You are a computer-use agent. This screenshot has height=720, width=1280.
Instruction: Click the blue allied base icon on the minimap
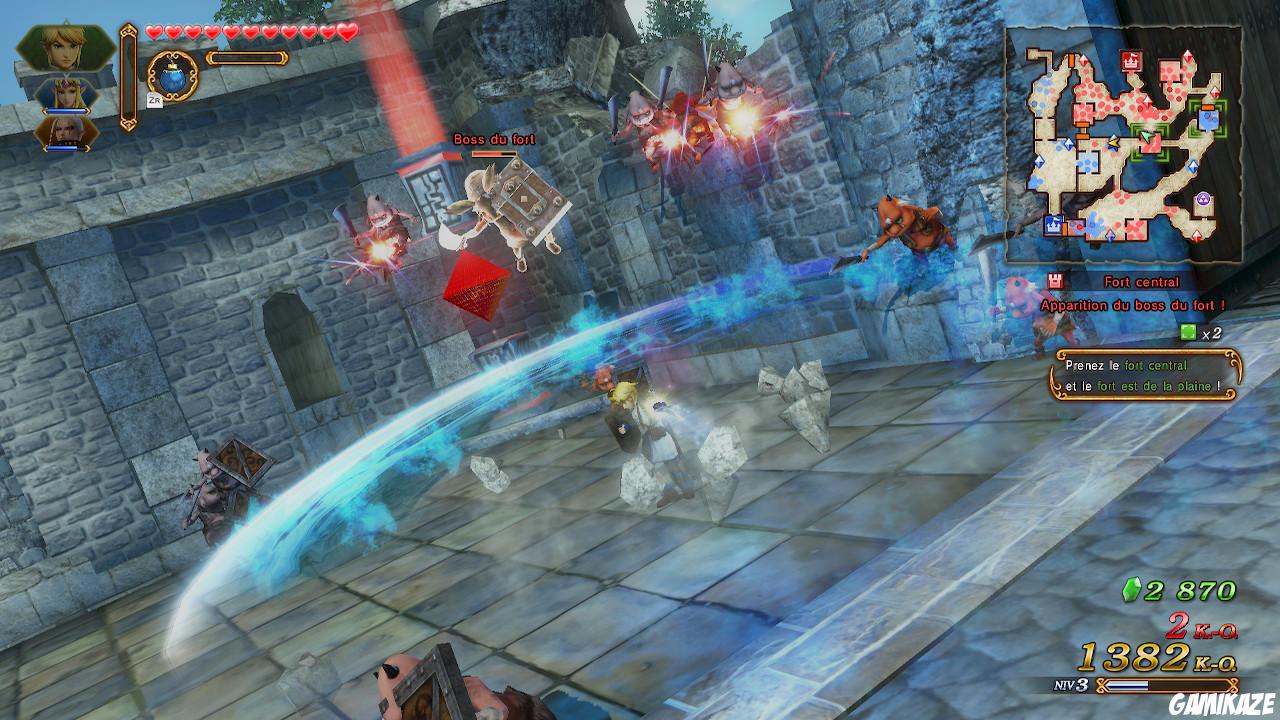pyautogui.click(x=1054, y=224)
